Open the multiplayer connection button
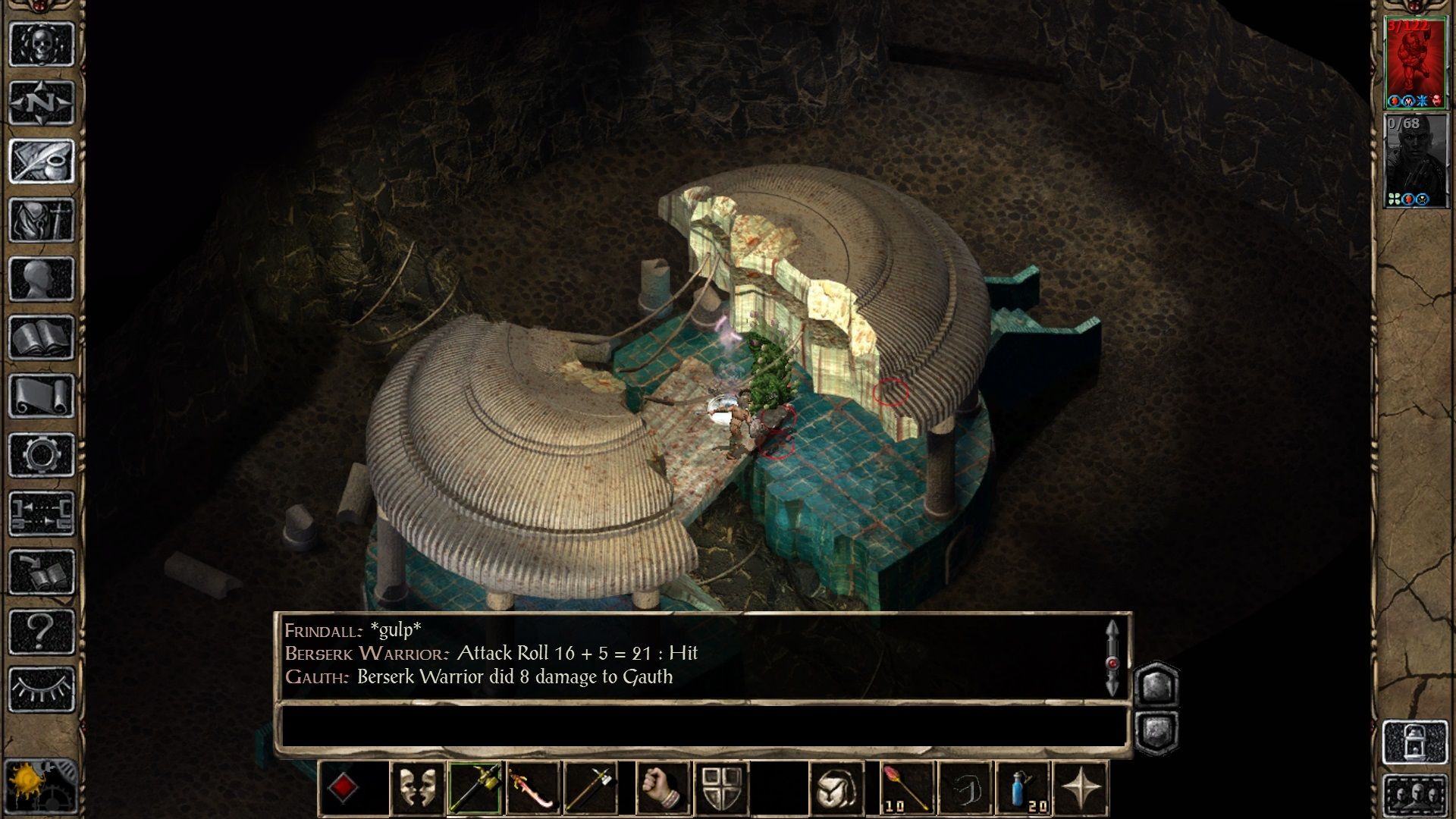The image size is (1456, 819). tap(42, 513)
